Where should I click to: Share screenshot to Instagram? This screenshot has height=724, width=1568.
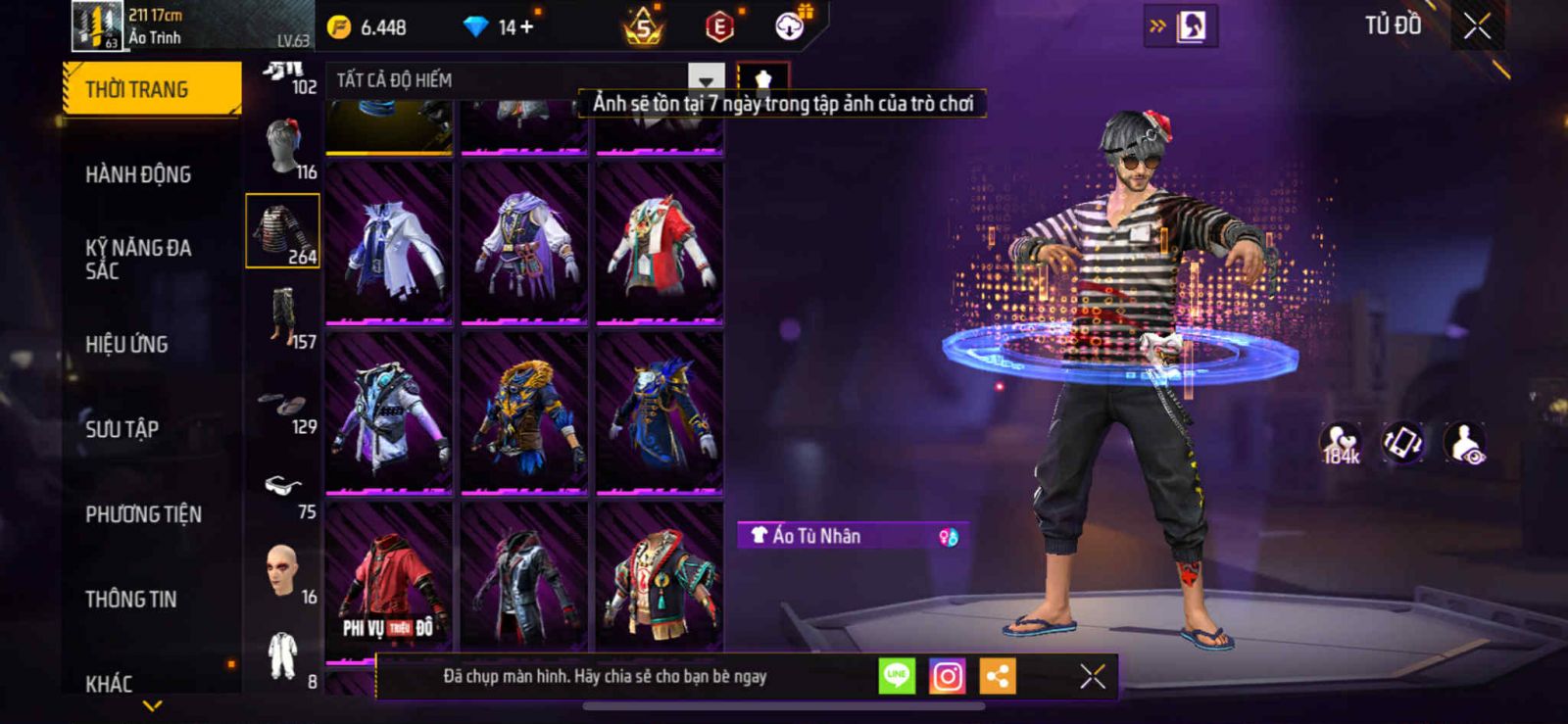click(x=947, y=676)
